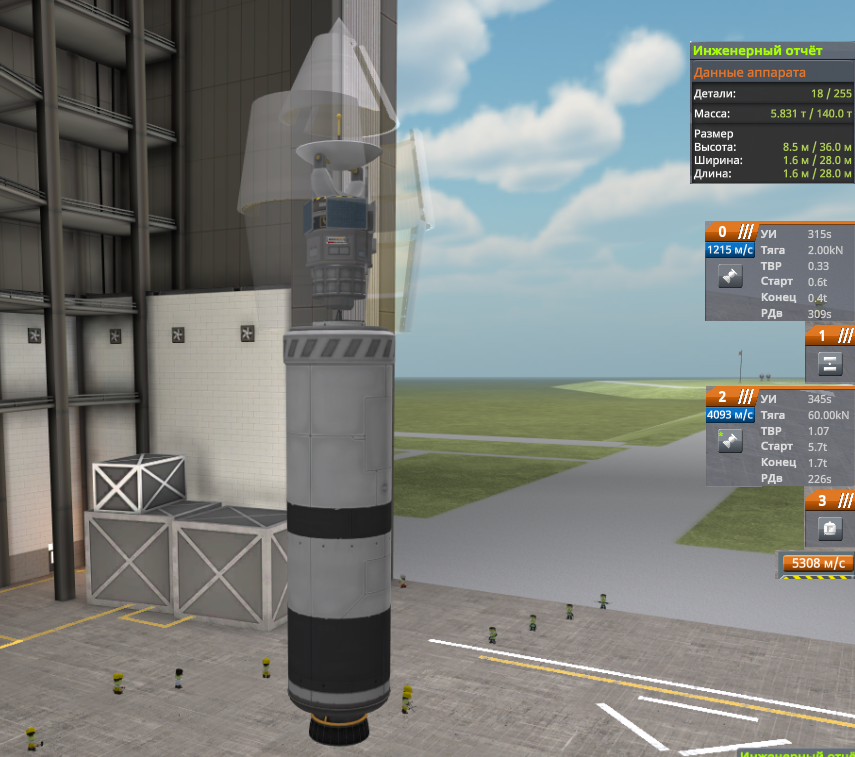
Task: Click the launch clamp icon in stage 3
Action: (x=829, y=528)
